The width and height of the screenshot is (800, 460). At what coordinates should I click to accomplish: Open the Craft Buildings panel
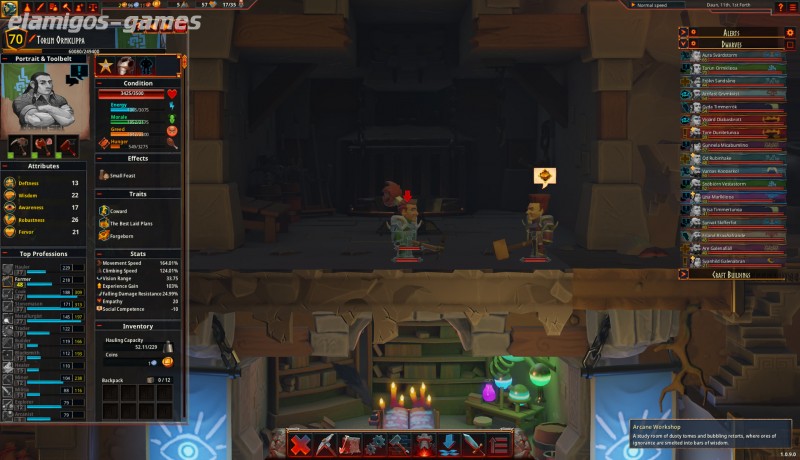pos(729,273)
